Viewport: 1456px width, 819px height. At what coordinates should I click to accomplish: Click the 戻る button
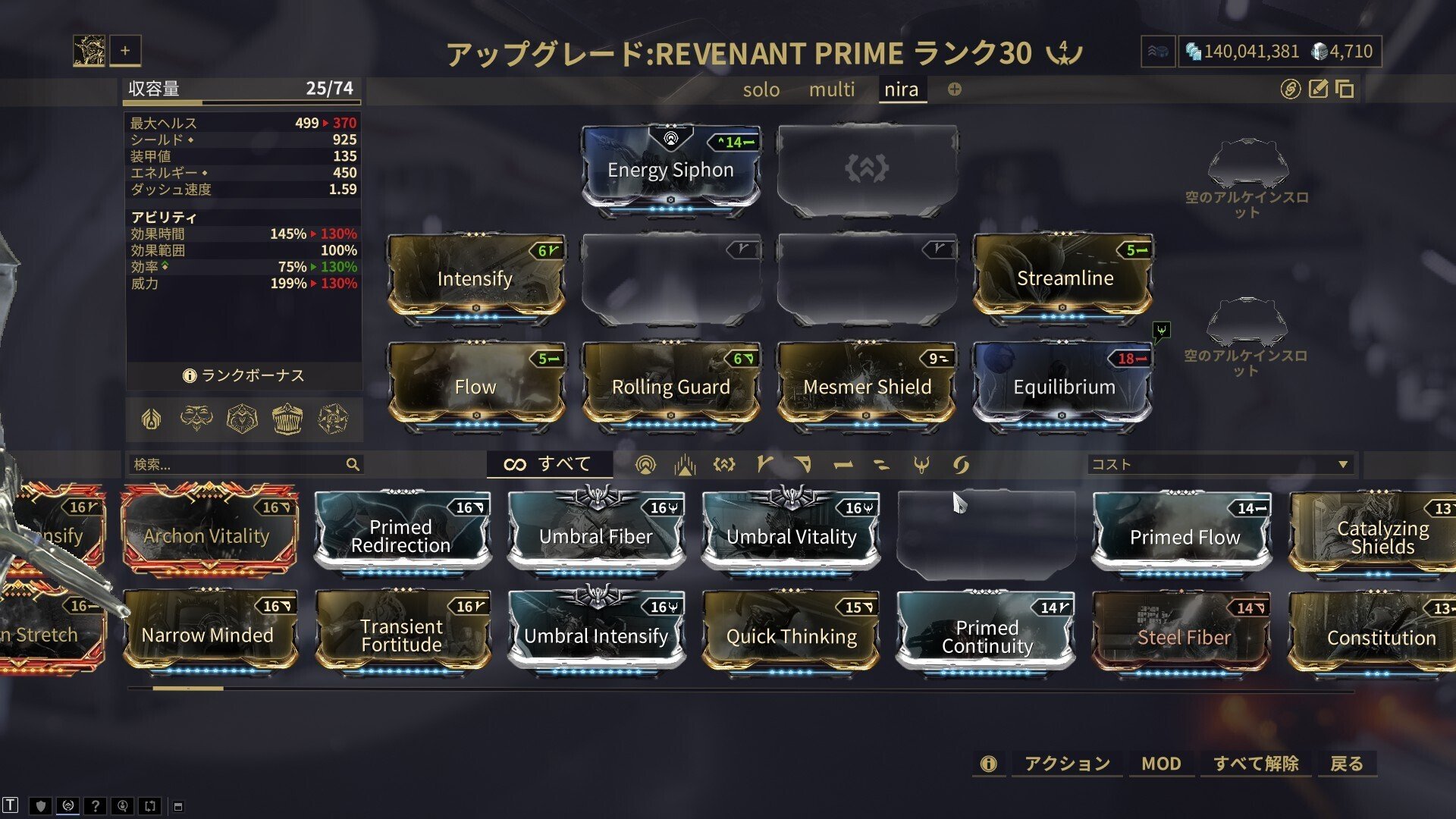(x=1348, y=764)
